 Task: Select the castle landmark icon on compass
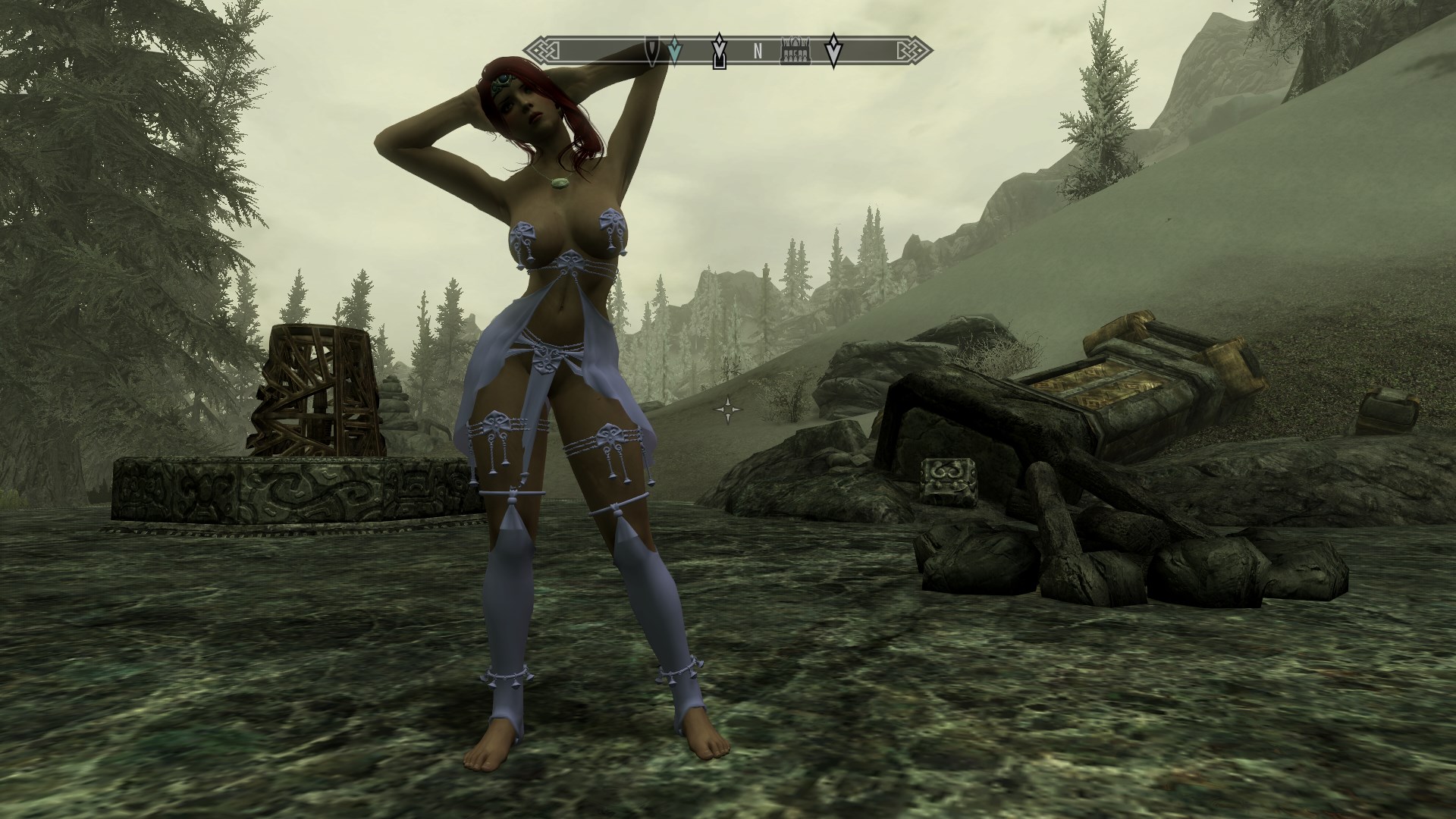(795, 52)
